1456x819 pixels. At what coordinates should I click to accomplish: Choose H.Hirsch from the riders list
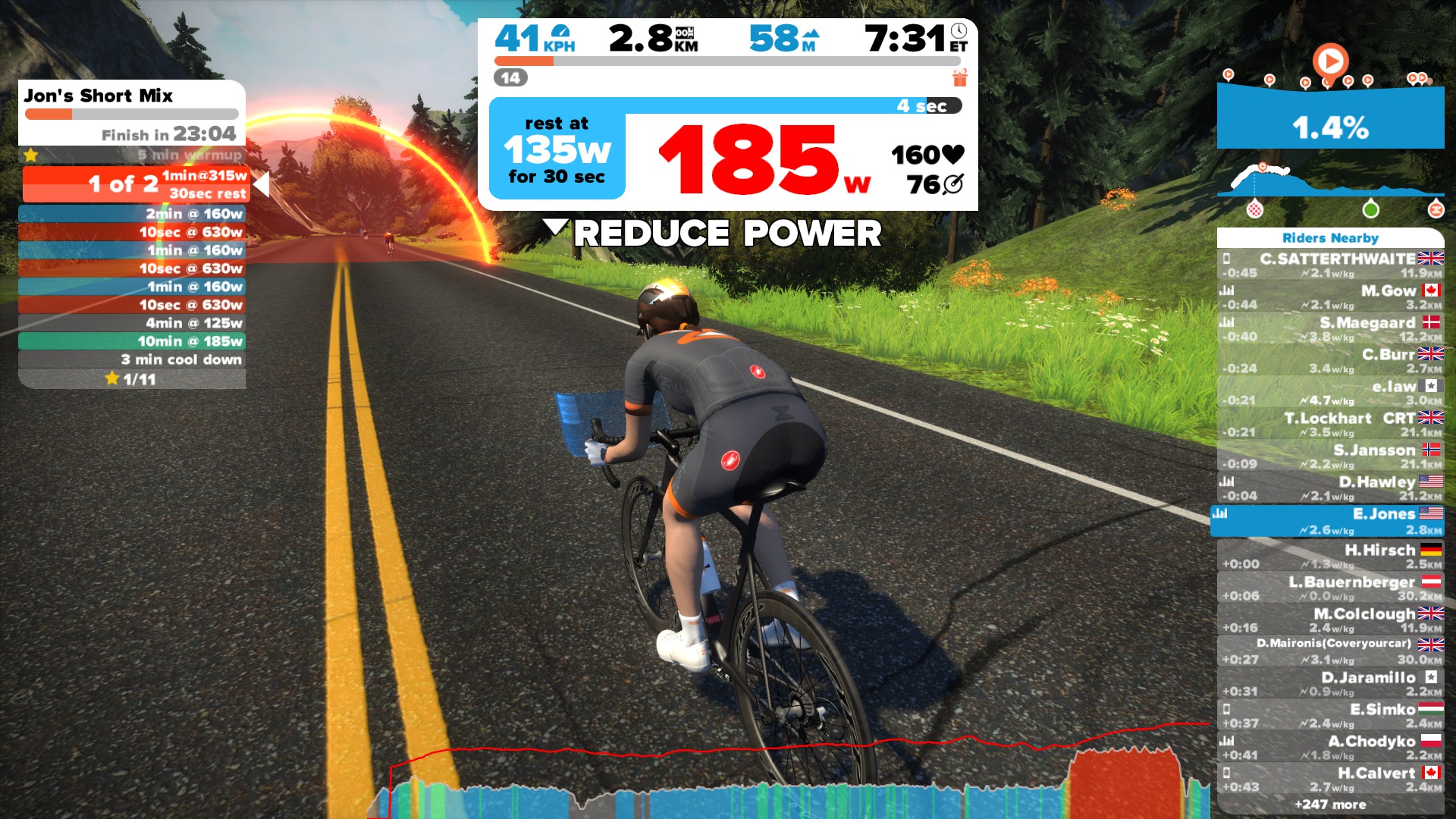1331,557
